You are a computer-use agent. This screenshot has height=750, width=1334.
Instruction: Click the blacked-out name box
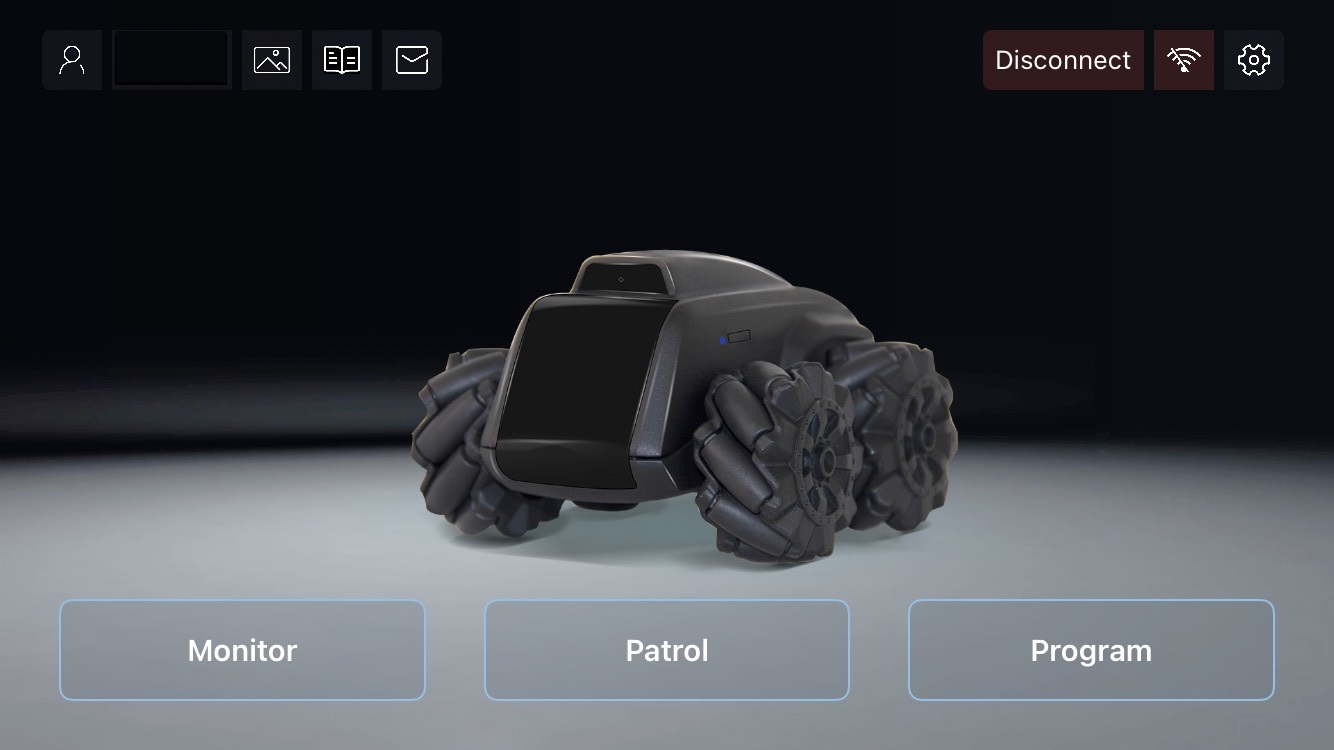tap(172, 60)
